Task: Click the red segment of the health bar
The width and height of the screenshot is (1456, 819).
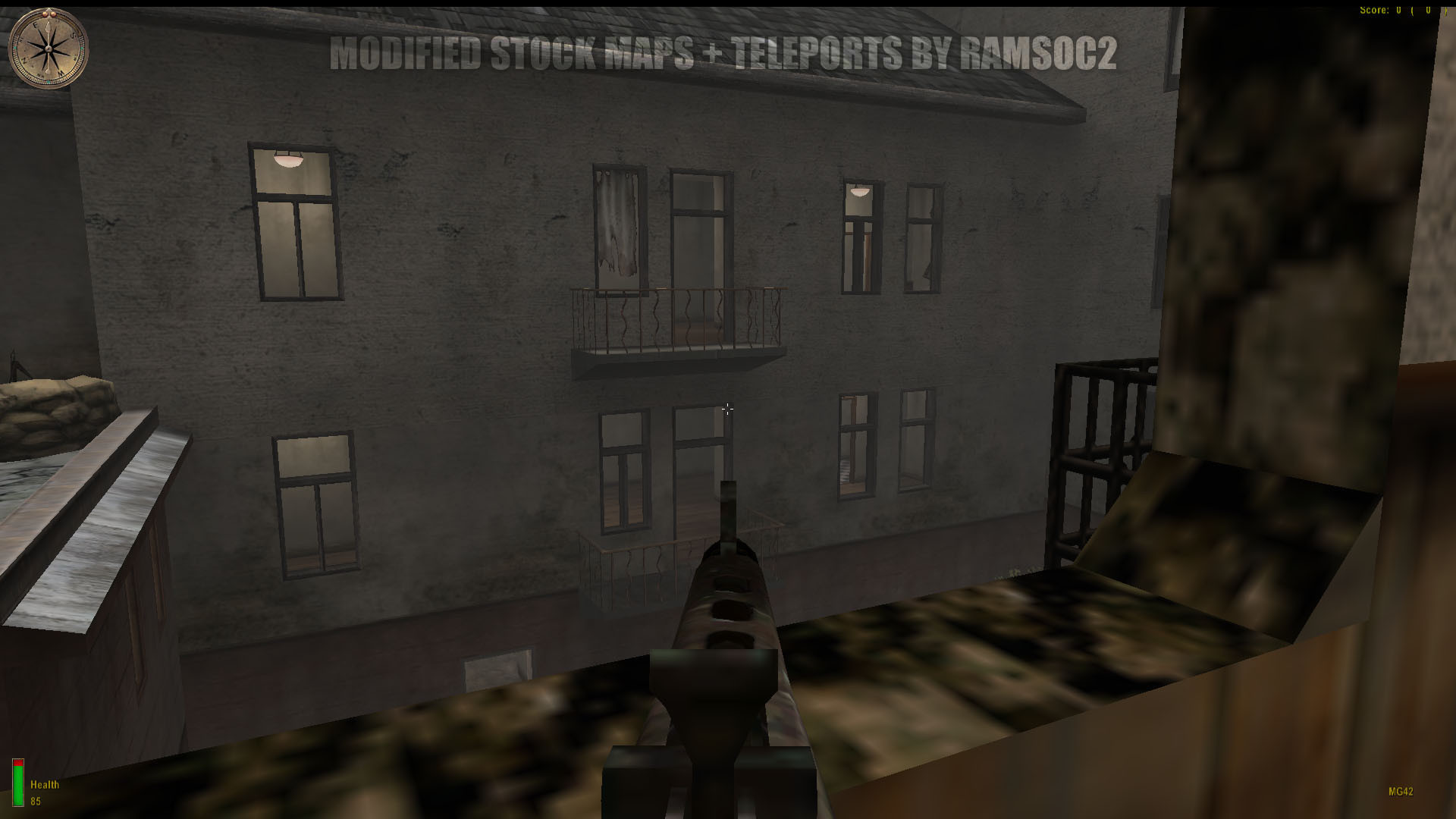Action: click(18, 762)
